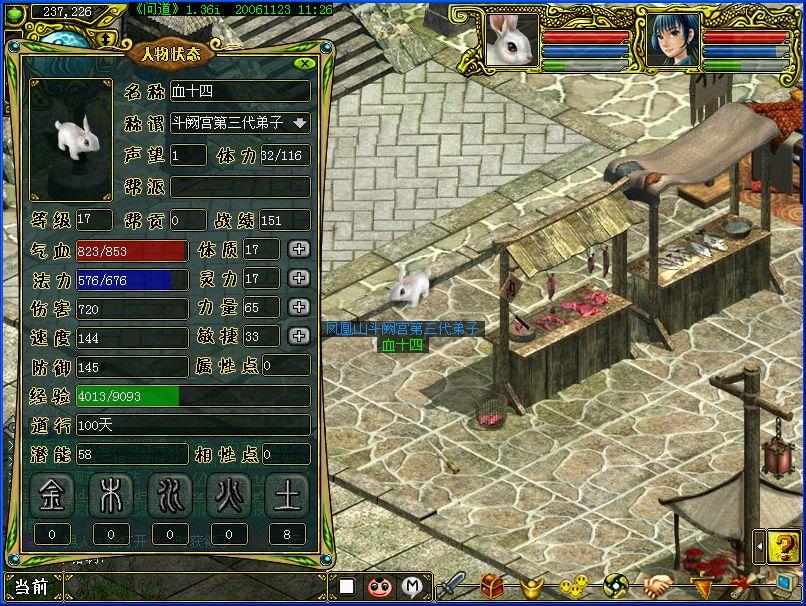This screenshot has width=806, height=606.
Task: Open the handshake trade icon
Action: [656, 586]
